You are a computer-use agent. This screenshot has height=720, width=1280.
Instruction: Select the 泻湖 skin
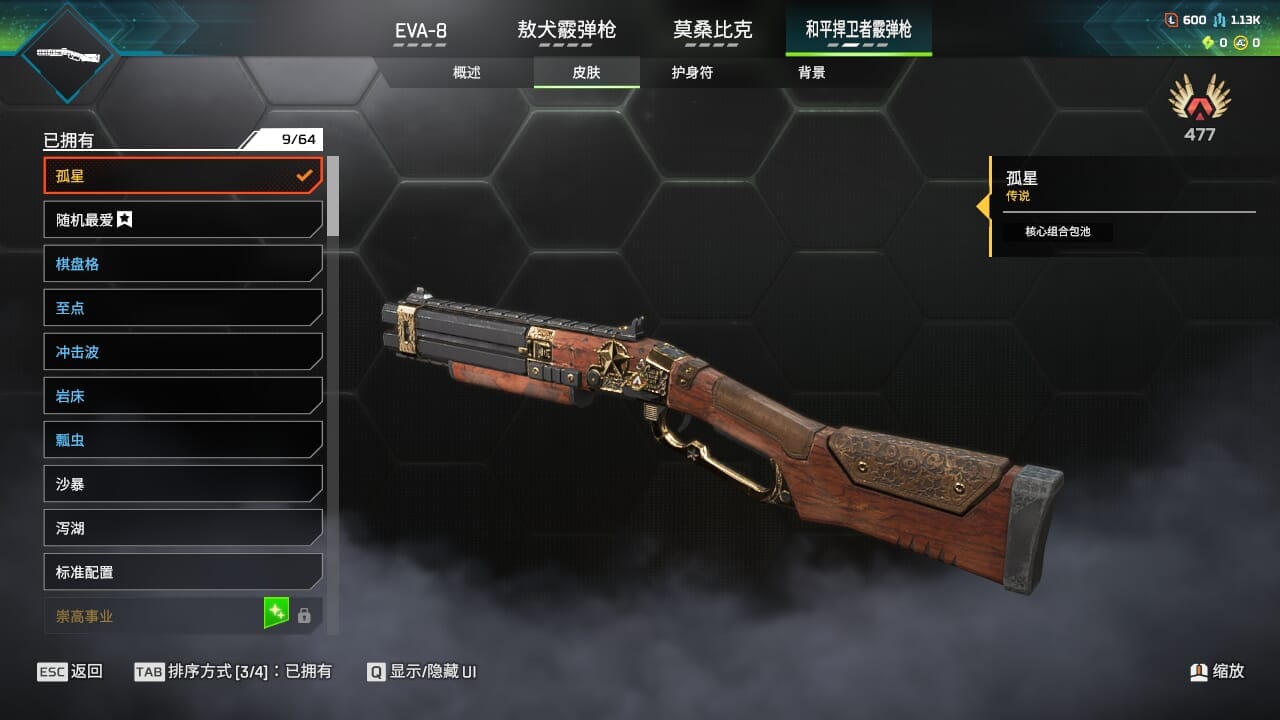183,528
